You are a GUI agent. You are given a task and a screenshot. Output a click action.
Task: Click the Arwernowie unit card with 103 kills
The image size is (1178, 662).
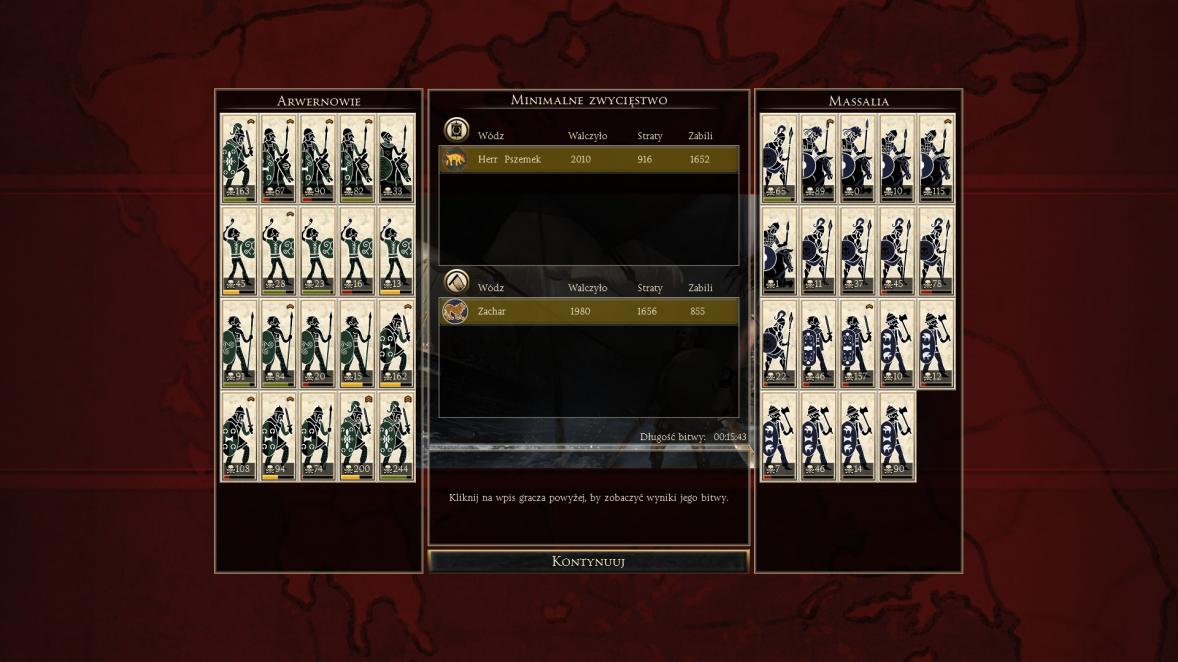pos(239,436)
